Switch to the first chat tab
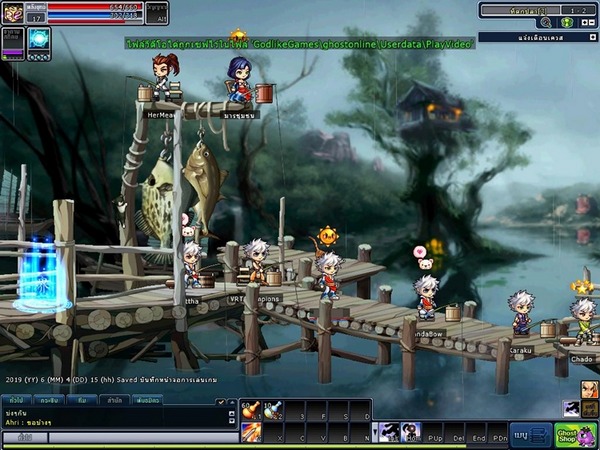The height and width of the screenshot is (450, 600). [x=17, y=400]
